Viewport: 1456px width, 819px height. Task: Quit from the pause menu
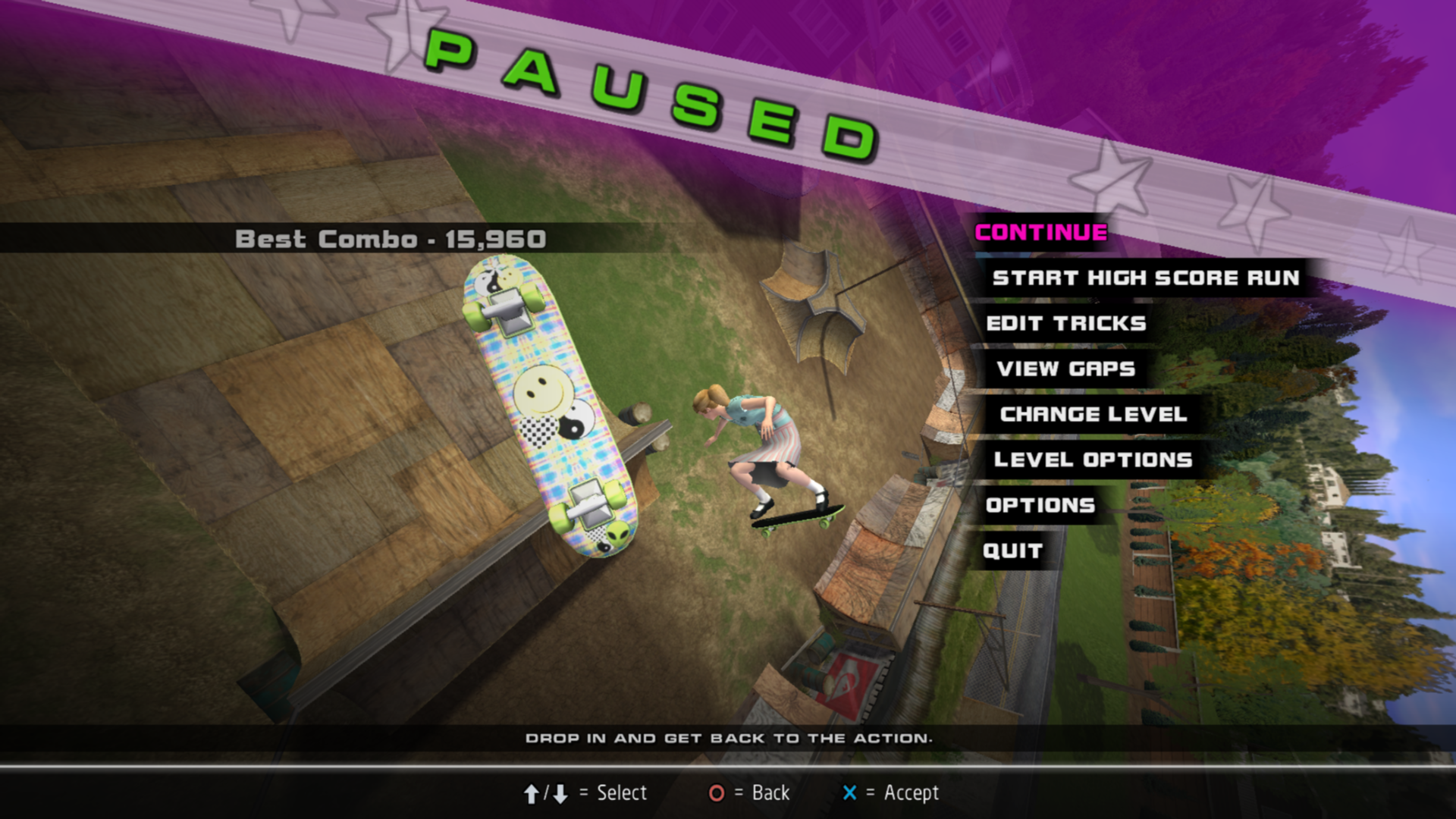point(1012,551)
